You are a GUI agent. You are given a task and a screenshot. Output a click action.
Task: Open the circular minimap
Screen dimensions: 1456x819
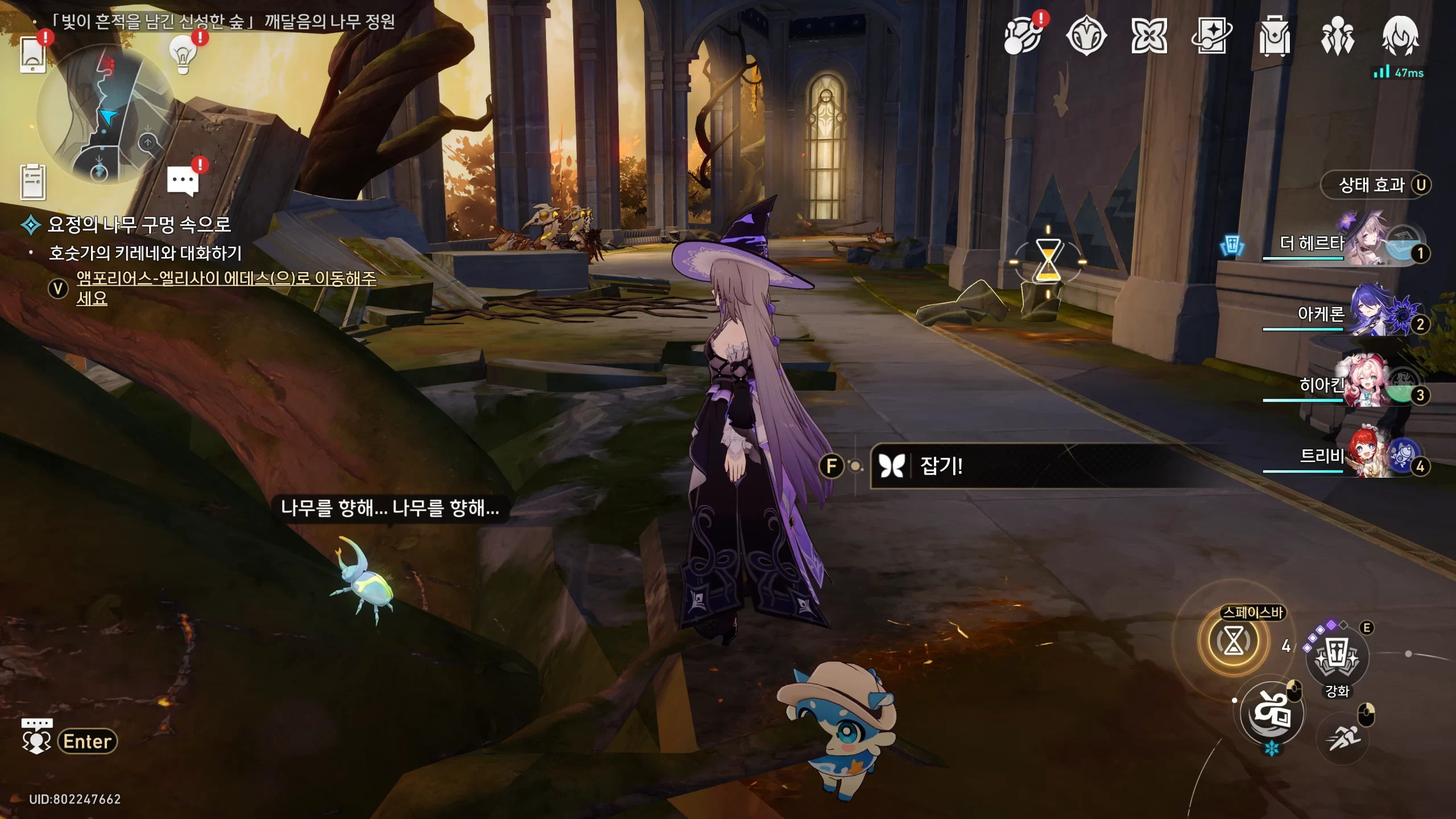pos(105,114)
